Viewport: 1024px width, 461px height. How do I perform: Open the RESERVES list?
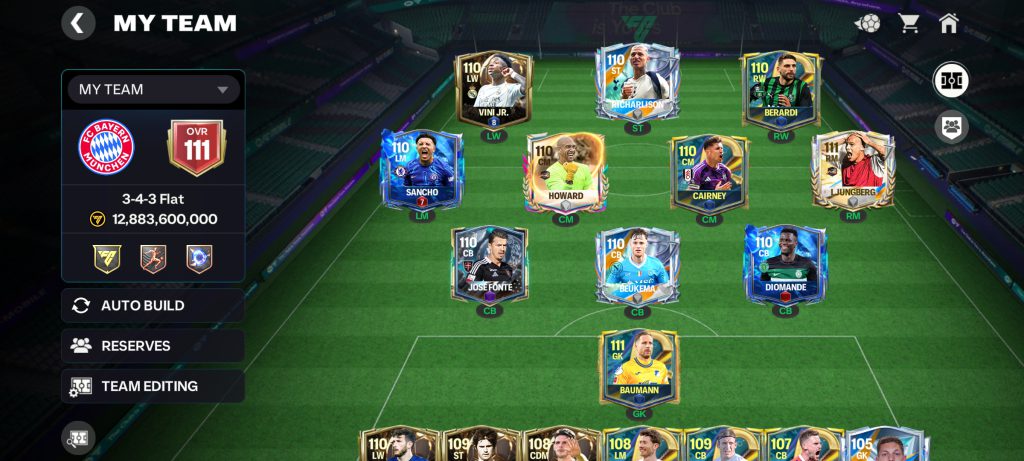coord(153,346)
